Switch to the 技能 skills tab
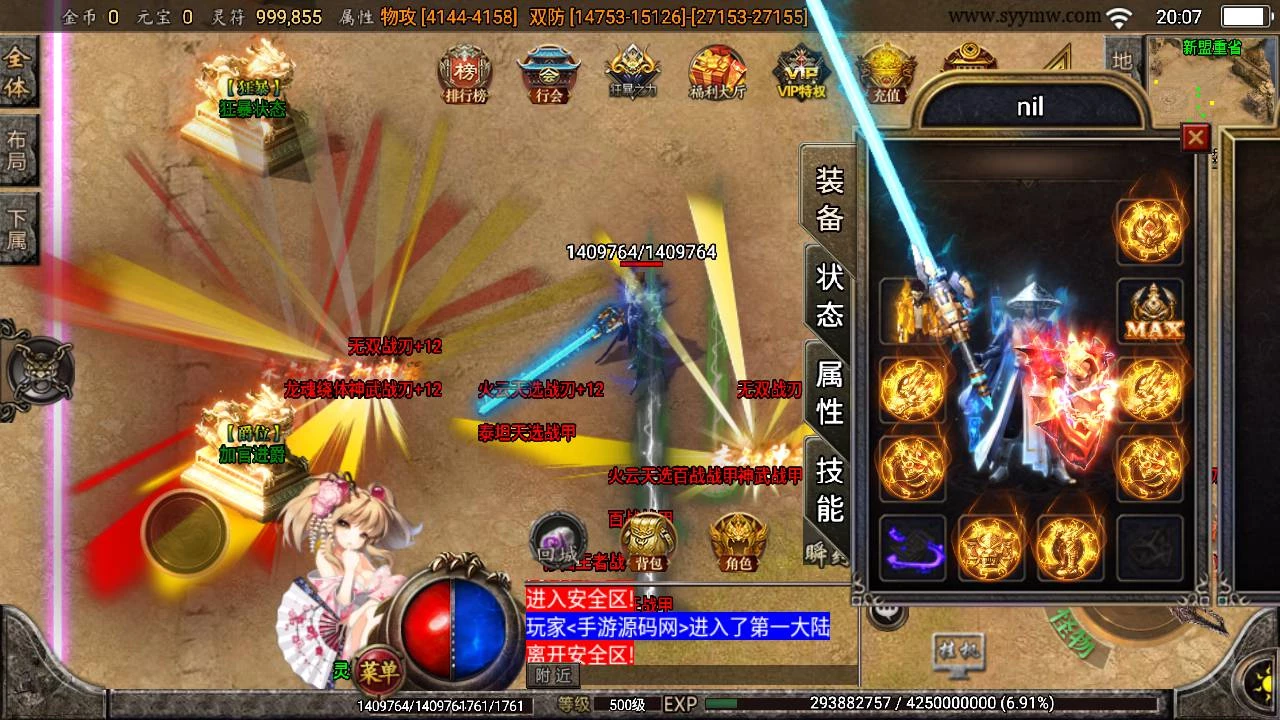Image resolution: width=1280 pixels, height=720 pixels. pyautogui.click(x=829, y=487)
